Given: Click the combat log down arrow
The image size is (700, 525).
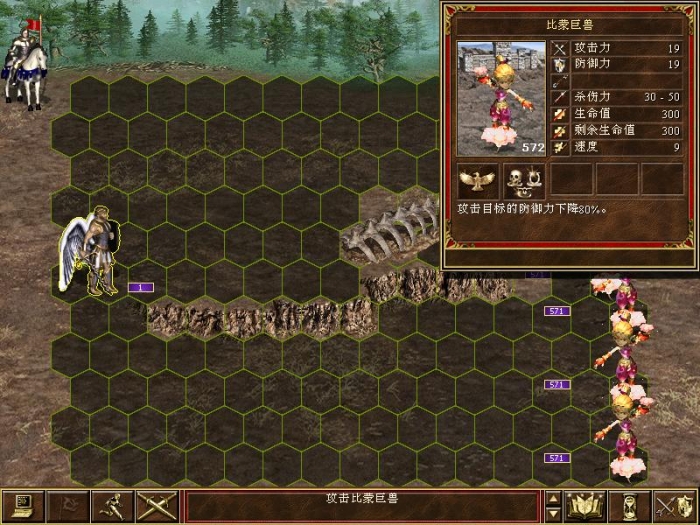Looking at the screenshot, I should tap(553, 513).
